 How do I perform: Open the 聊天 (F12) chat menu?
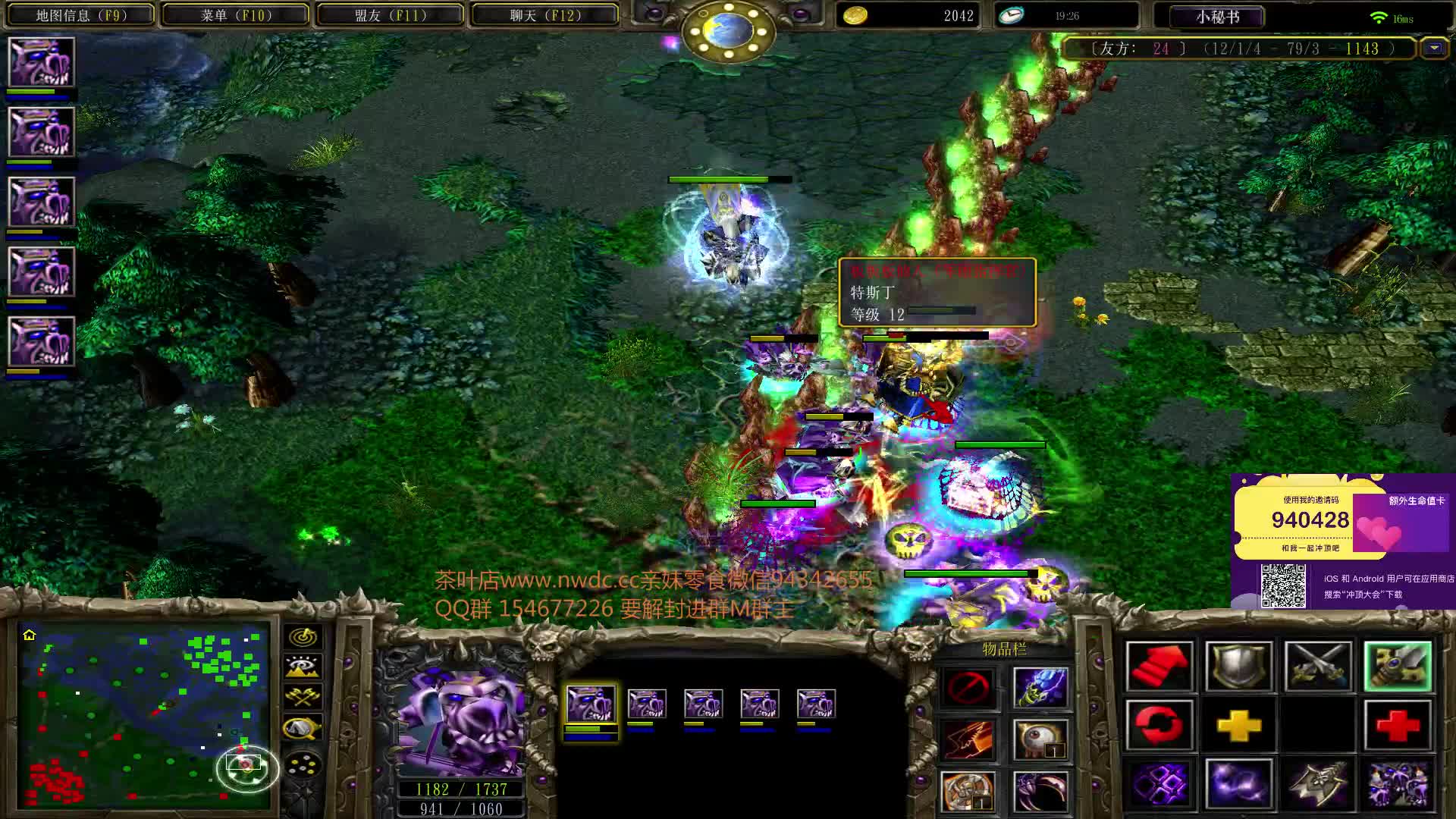[x=543, y=14]
